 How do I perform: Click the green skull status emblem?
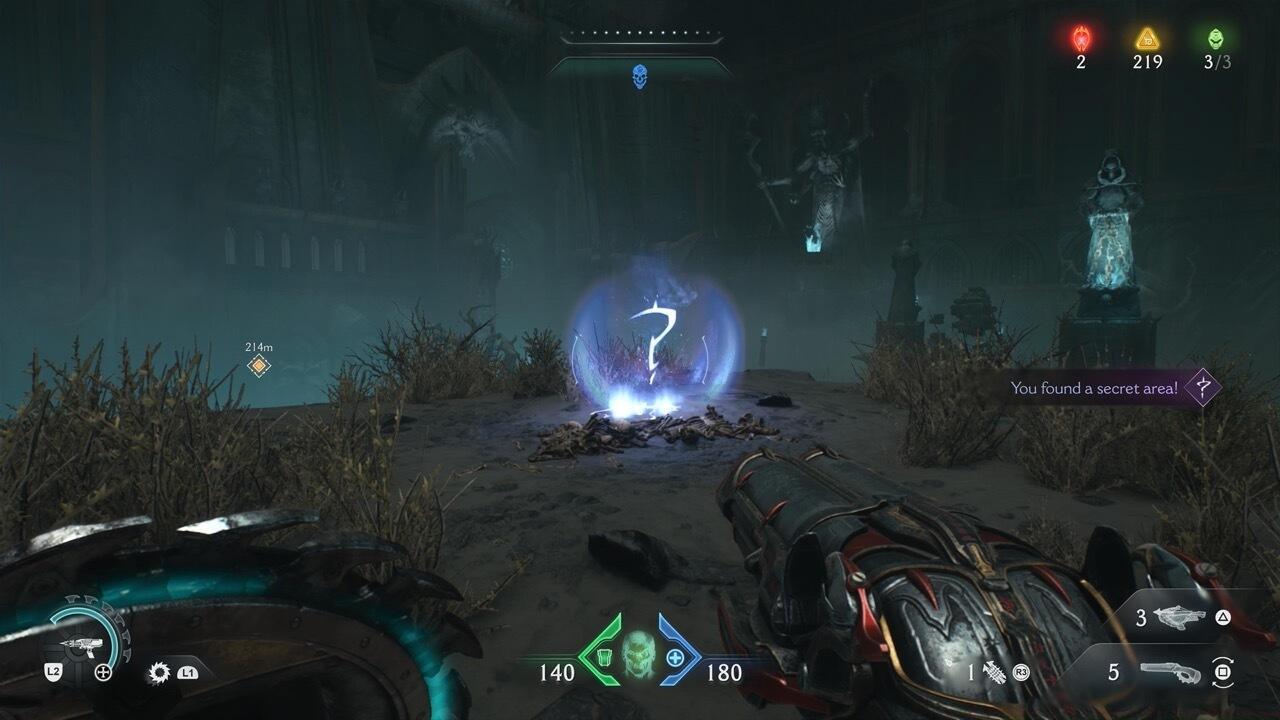[x=639, y=655]
